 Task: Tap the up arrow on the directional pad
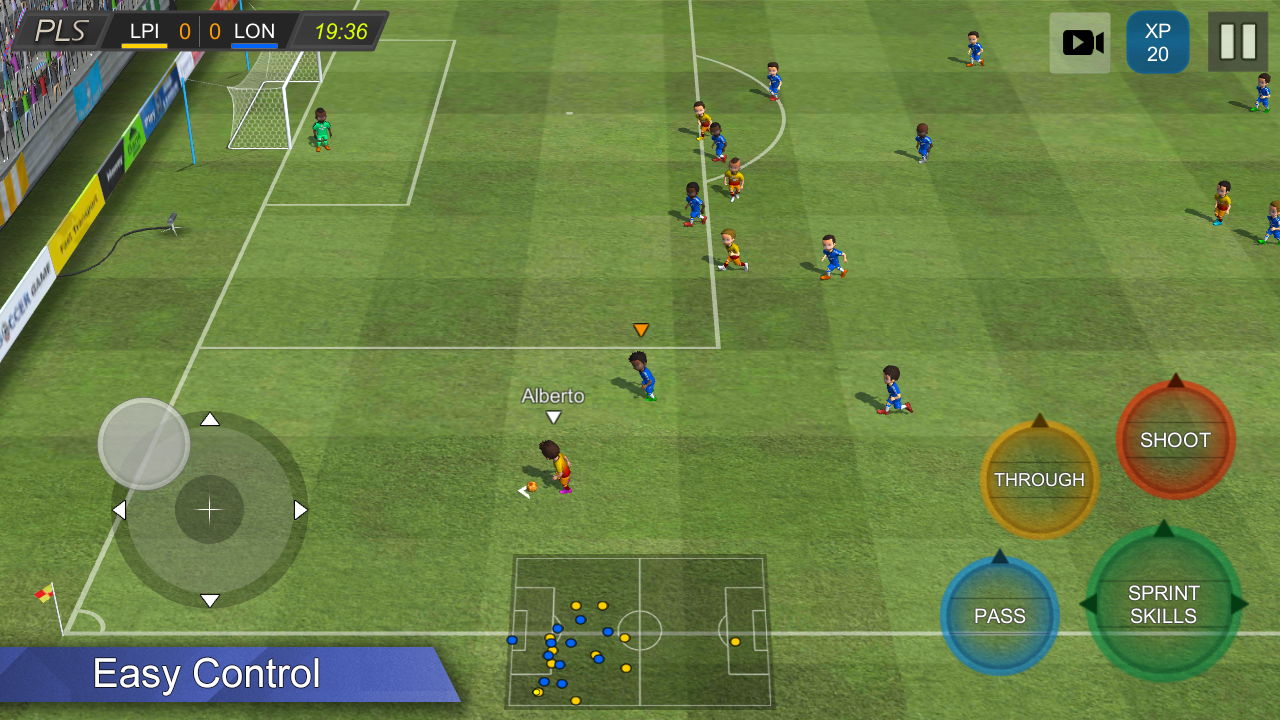(x=209, y=420)
